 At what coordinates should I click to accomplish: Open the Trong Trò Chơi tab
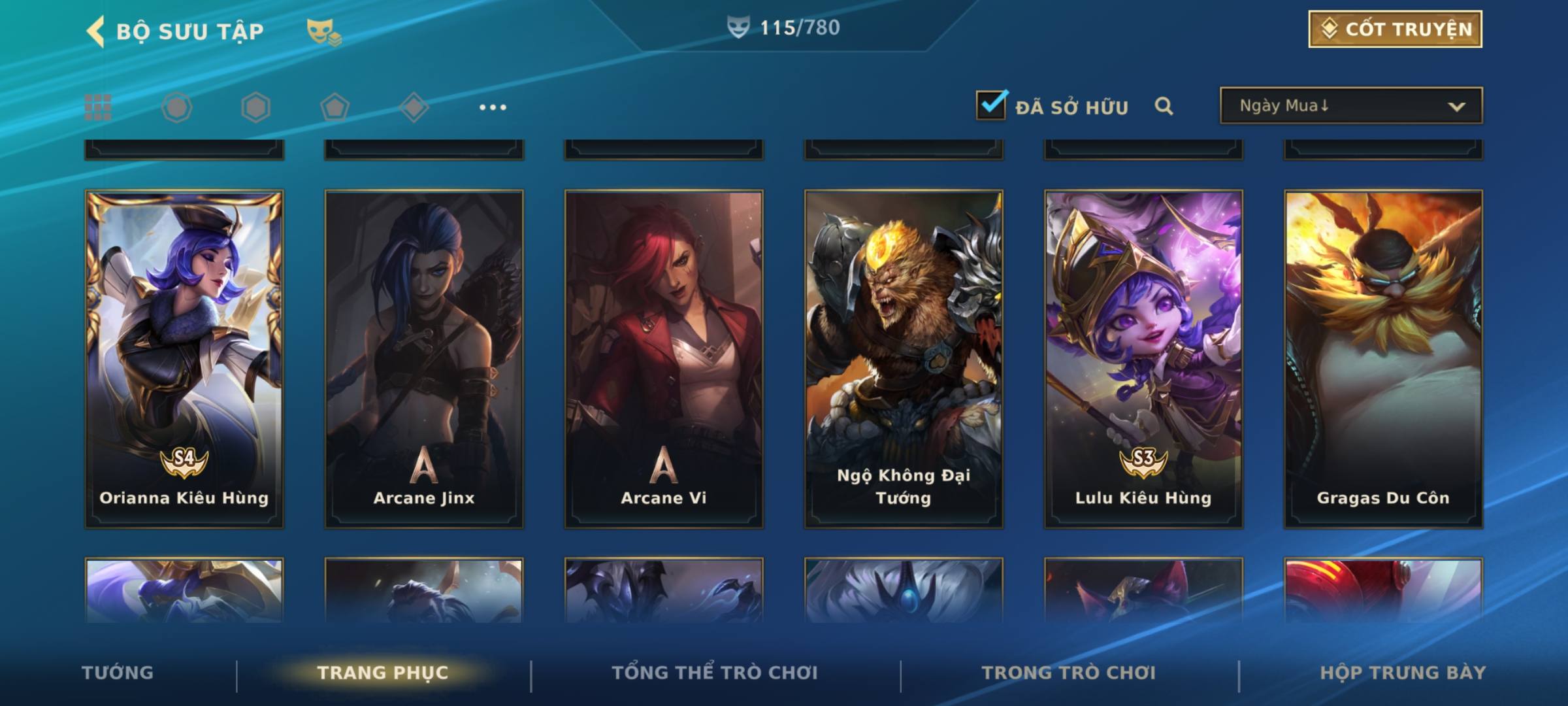click(1069, 673)
